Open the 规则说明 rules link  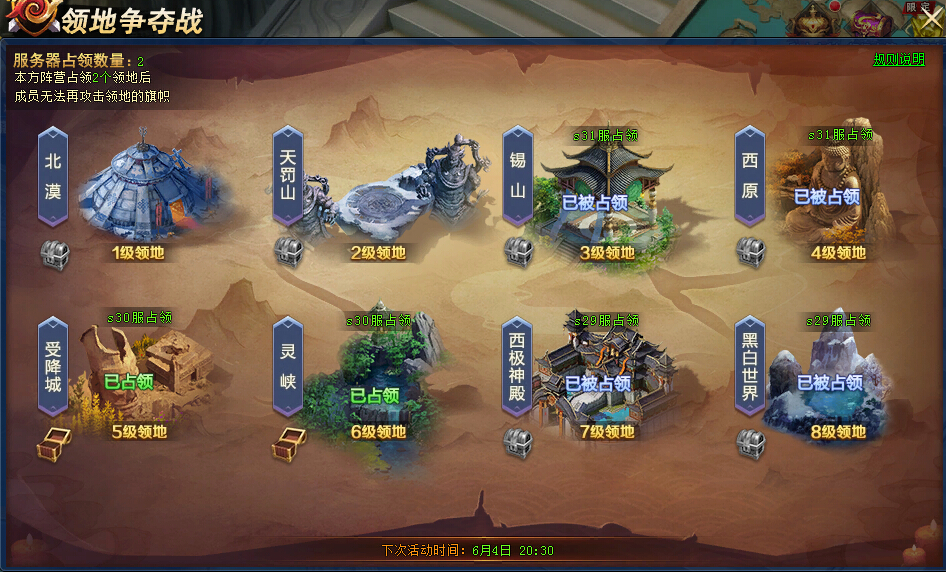click(899, 59)
